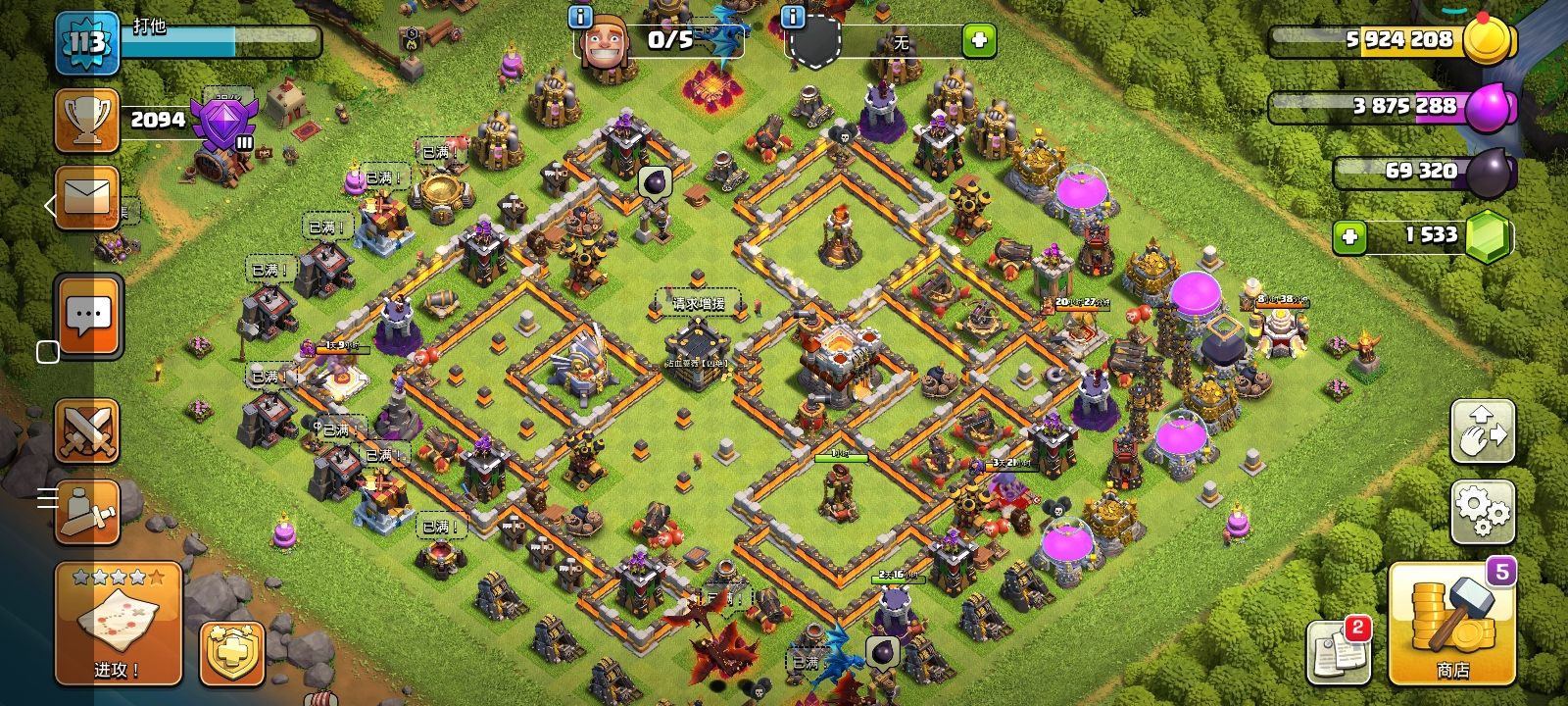This screenshot has height=706, width=1568.
Task: Show shield info above the shield icon
Action: (792, 17)
